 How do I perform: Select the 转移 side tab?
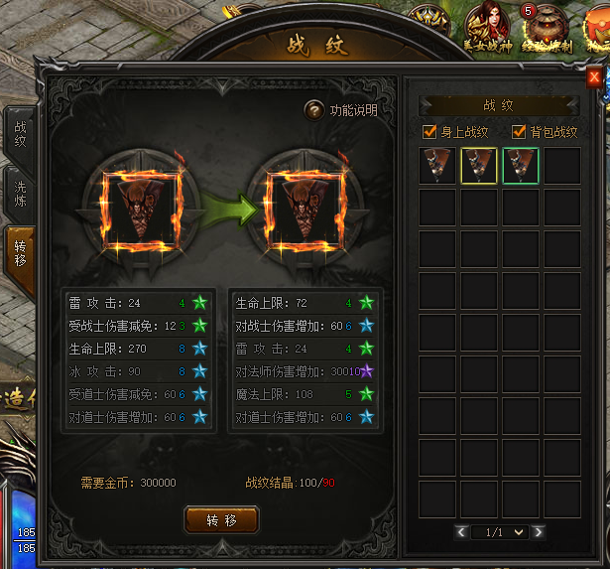coord(20,252)
